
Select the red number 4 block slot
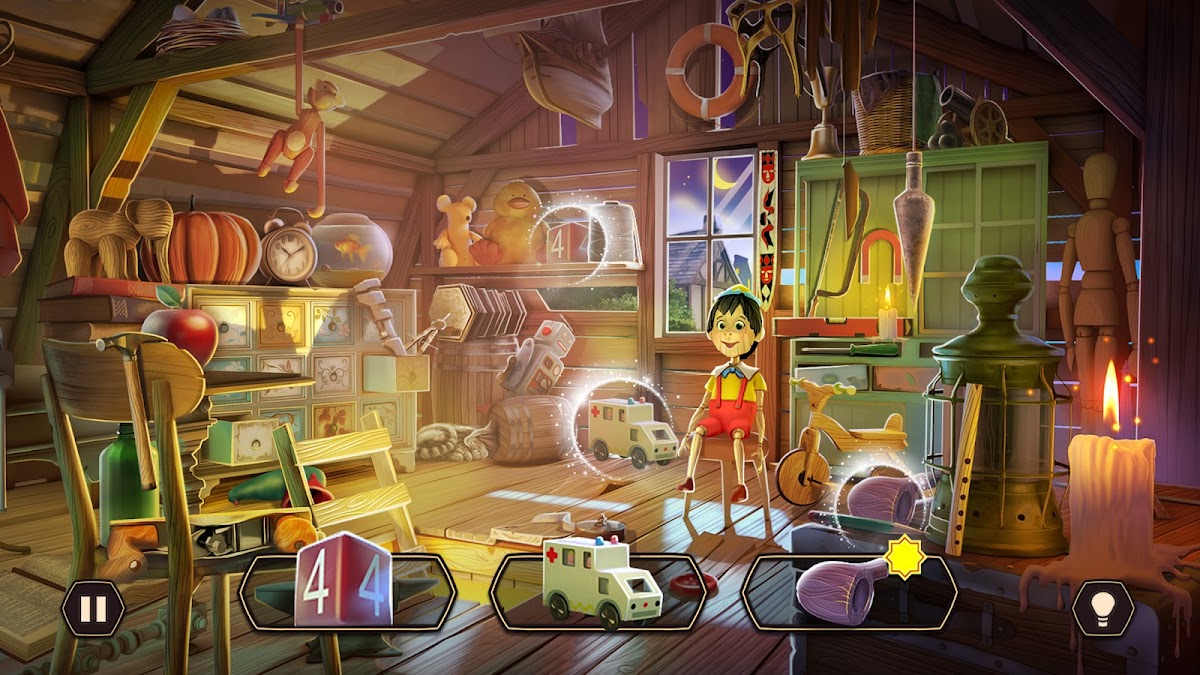coord(347,592)
